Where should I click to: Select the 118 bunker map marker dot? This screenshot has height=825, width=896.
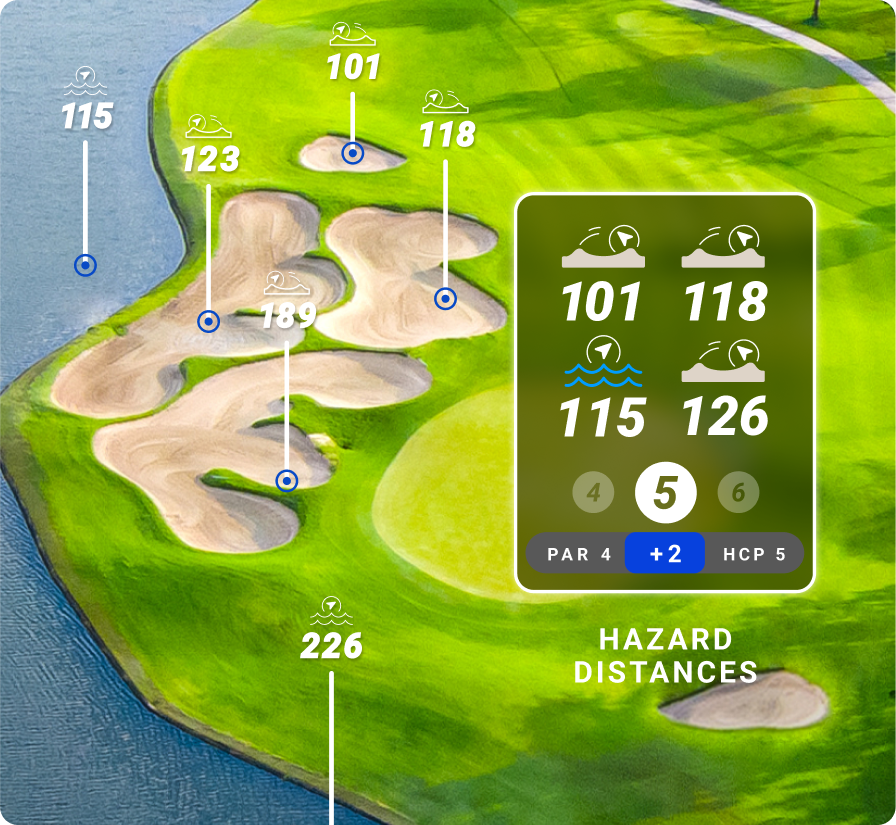click(445, 298)
